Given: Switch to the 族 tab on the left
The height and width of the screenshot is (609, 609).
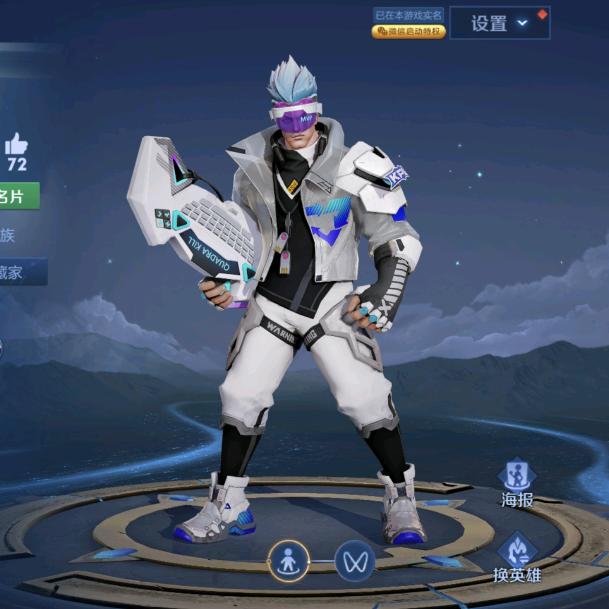Looking at the screenshot, I should (x=8, y=236).
